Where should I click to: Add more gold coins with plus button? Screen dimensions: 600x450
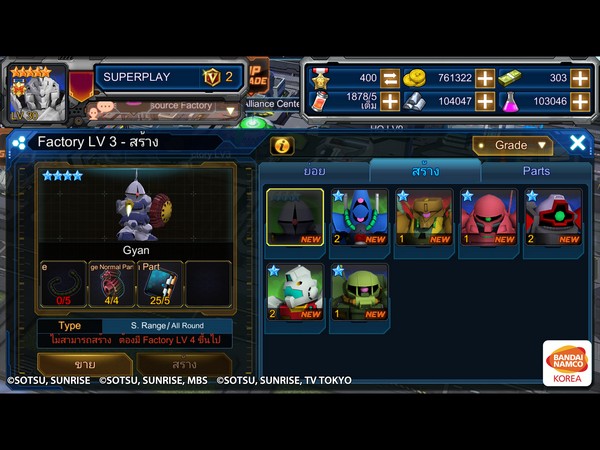[x=484, y=78]
